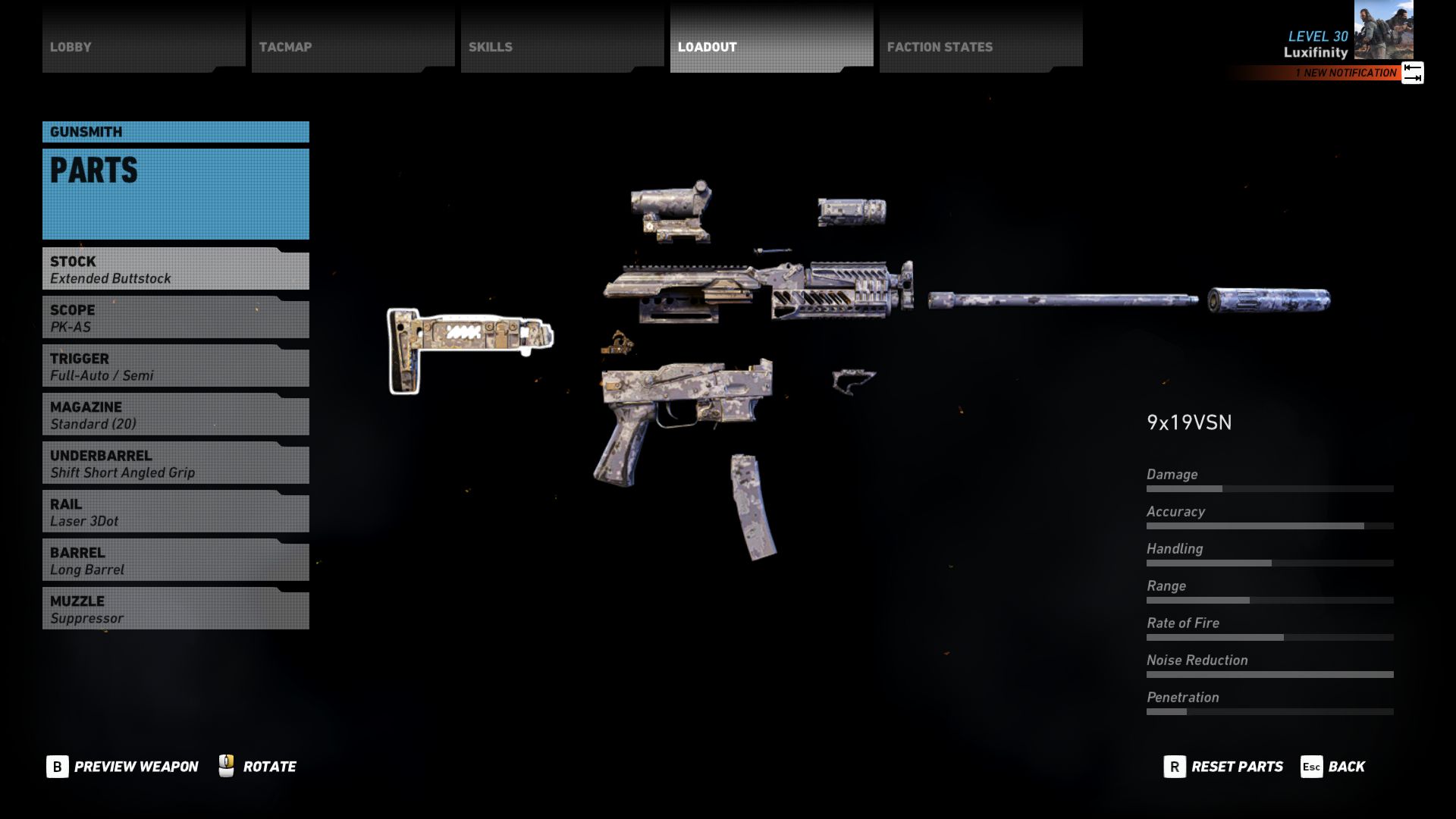Open the MUZZLE parts category
This screenshot has width=1456, height=819.
click(174, 609)
